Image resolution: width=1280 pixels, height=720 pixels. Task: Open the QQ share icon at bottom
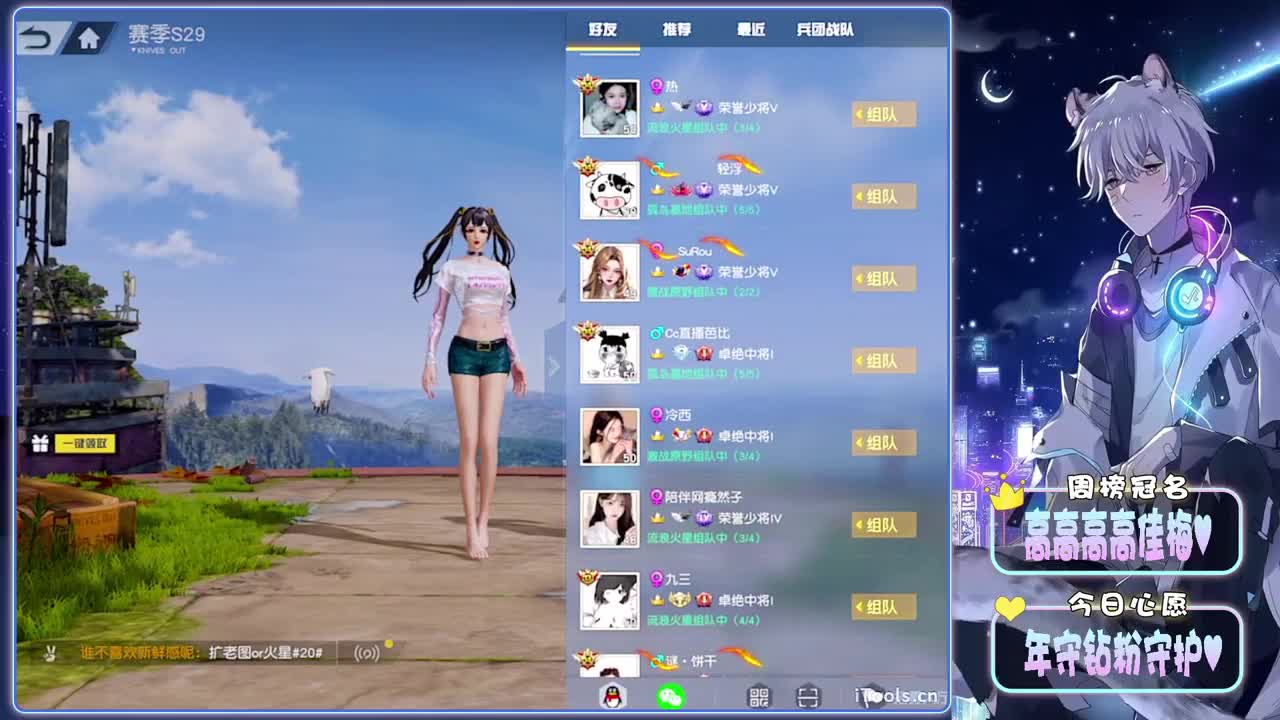pos(612,695)
